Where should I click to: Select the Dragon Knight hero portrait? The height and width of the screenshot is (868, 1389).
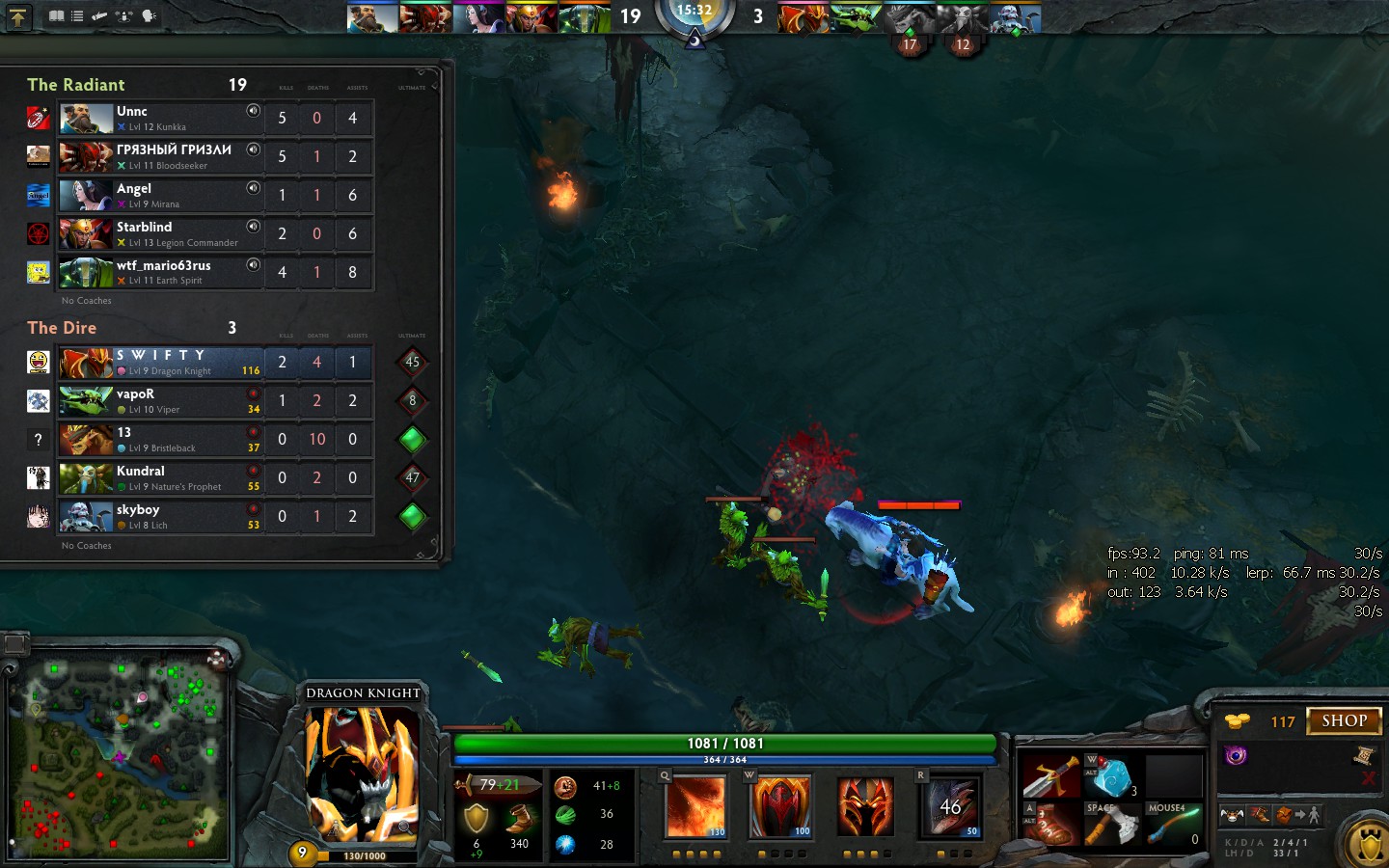363,773
